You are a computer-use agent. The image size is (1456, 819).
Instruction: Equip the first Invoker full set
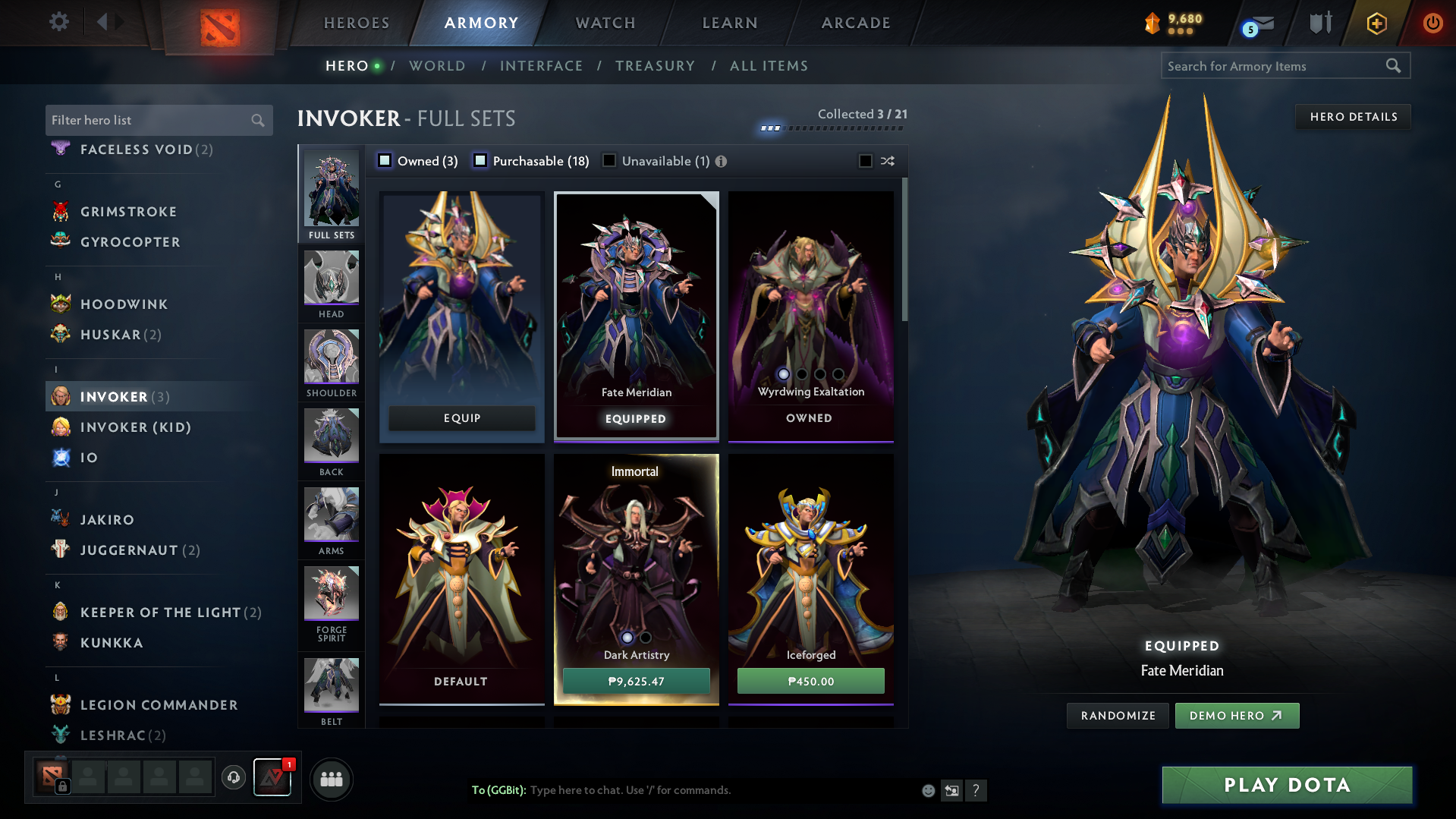461,418
